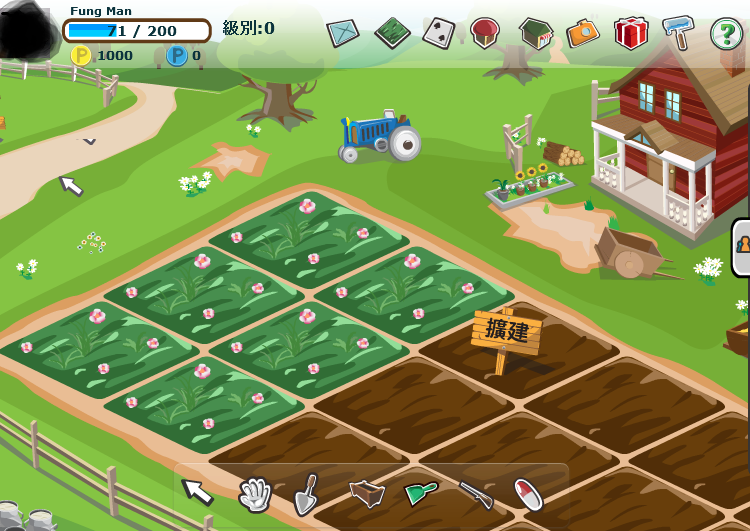Select the rifle tool

tap(476, 493)
